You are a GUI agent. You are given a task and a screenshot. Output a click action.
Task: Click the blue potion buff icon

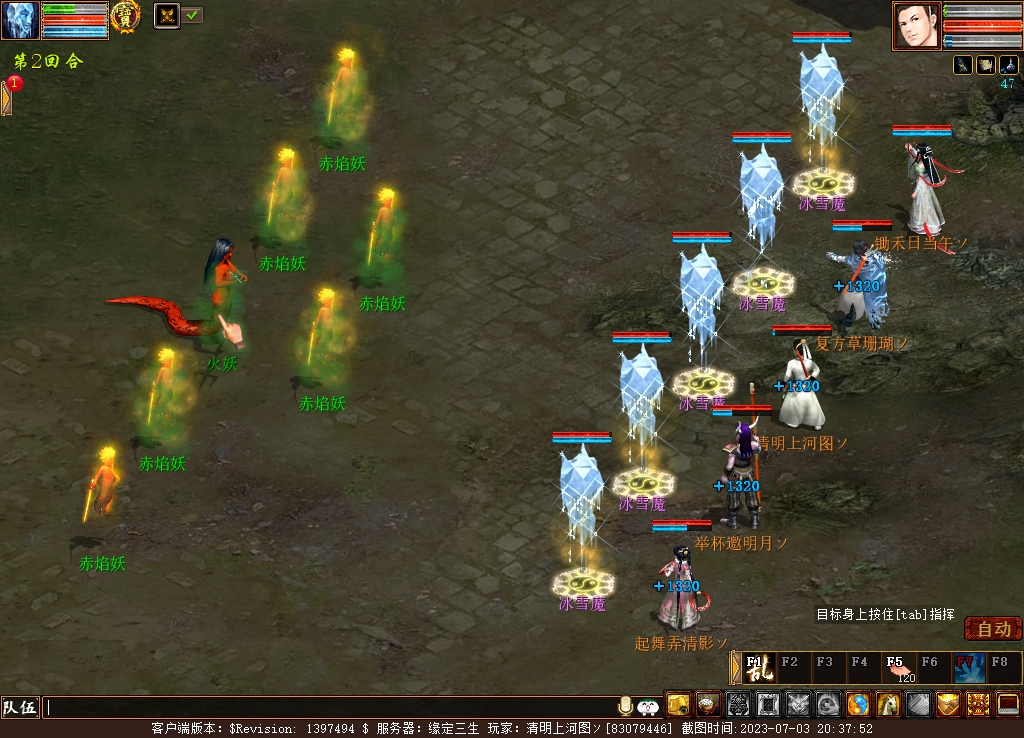tap(1008, 65)
